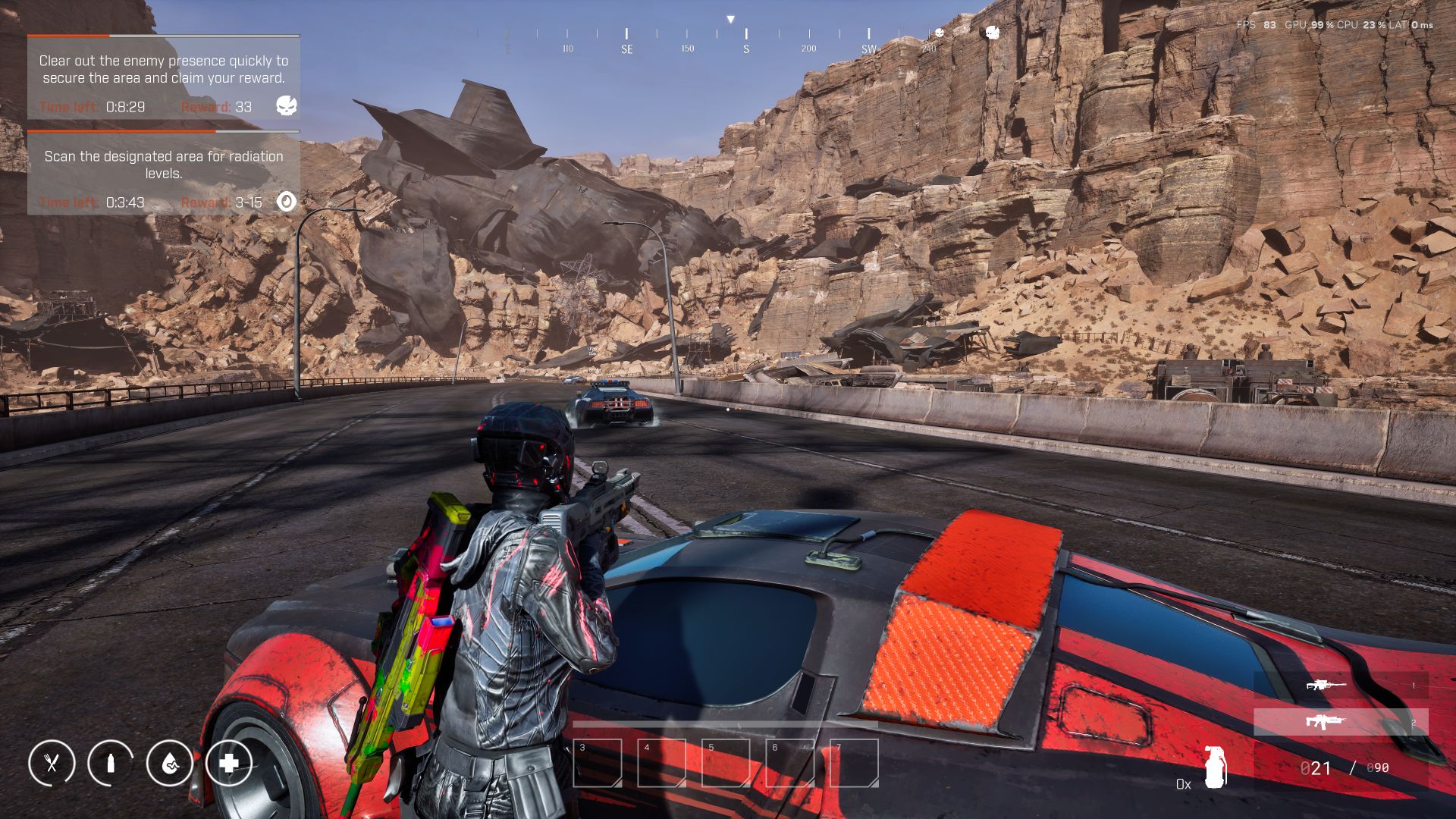Click the skull icon on enemy mission

(x=286, y=105)
